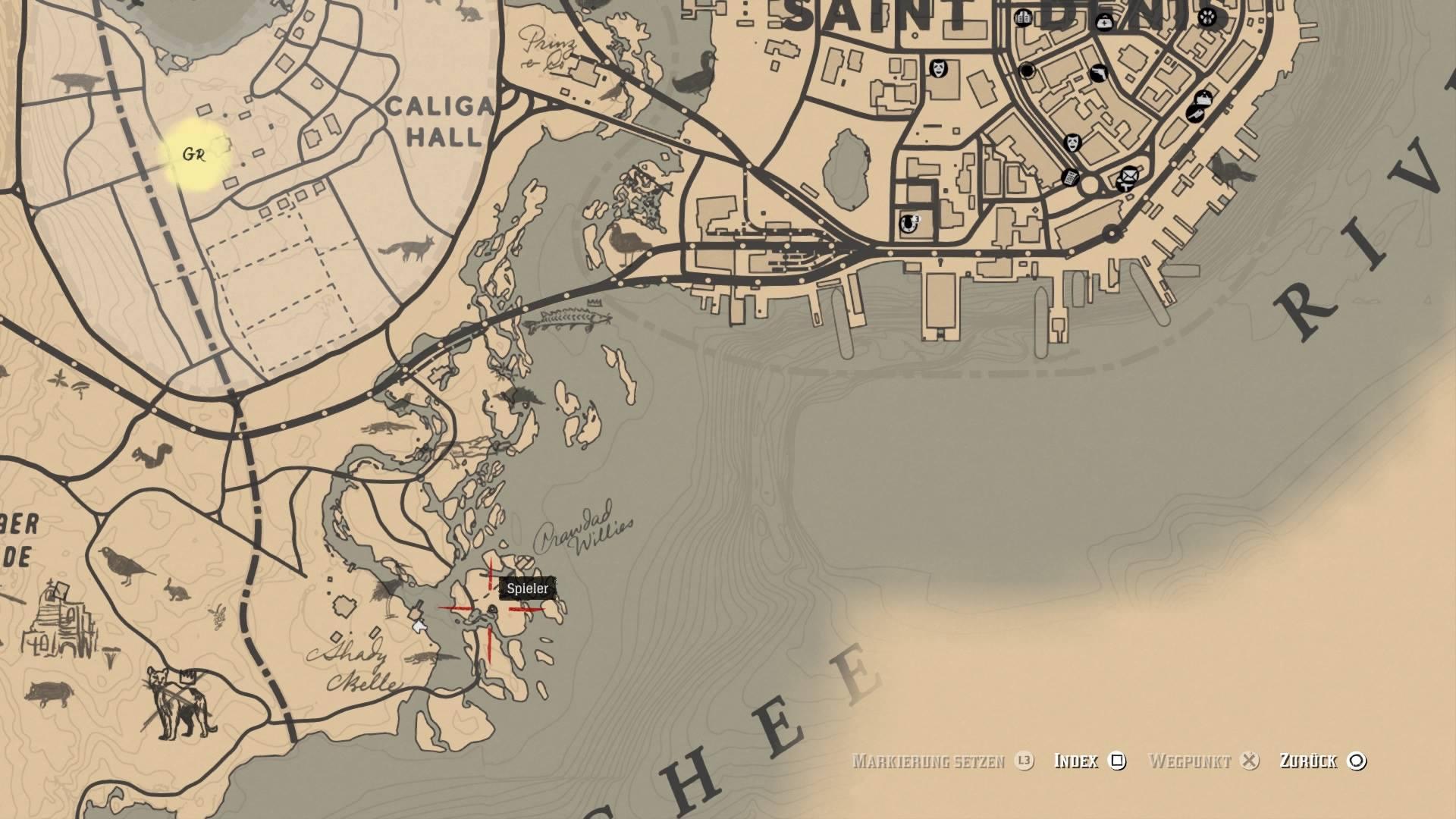Select the hotel building marker in Saint Denis

pos(1023,17)
